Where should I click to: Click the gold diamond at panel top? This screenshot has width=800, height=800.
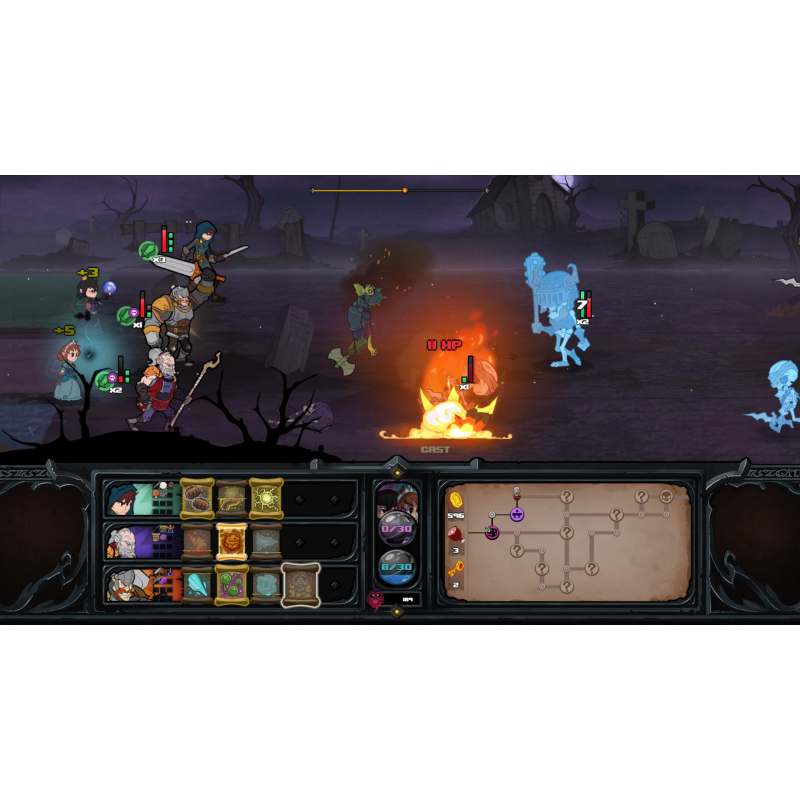(397, 471)
